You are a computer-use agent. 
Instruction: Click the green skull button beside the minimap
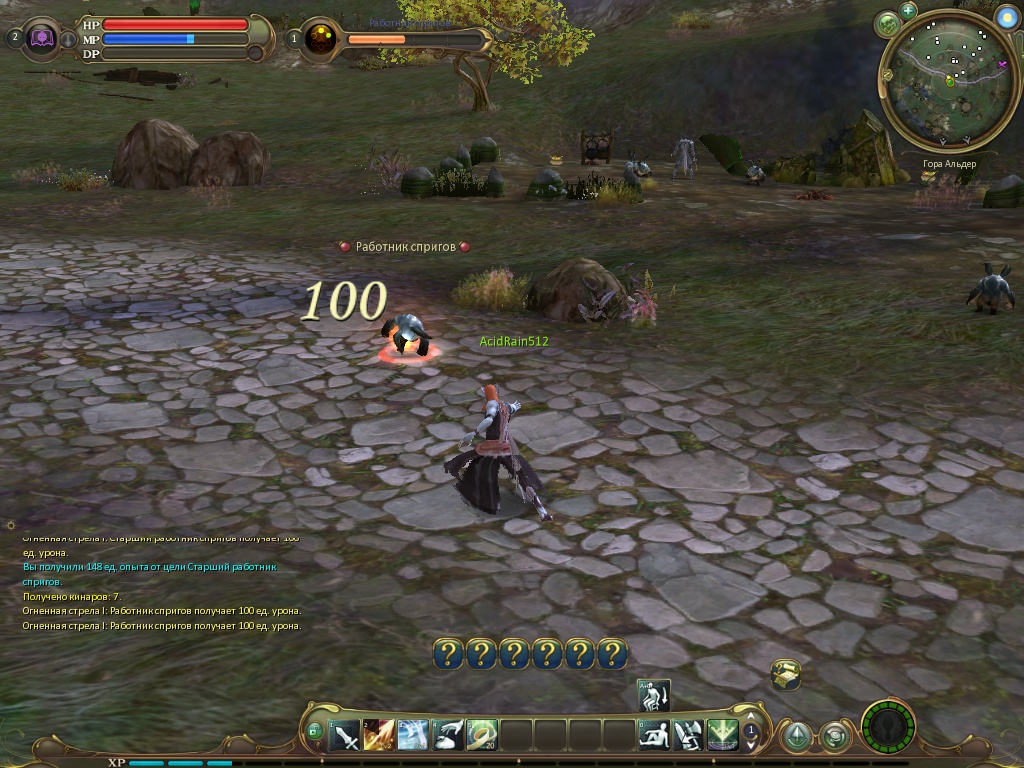pyautogui.click(x=887, y=24)
